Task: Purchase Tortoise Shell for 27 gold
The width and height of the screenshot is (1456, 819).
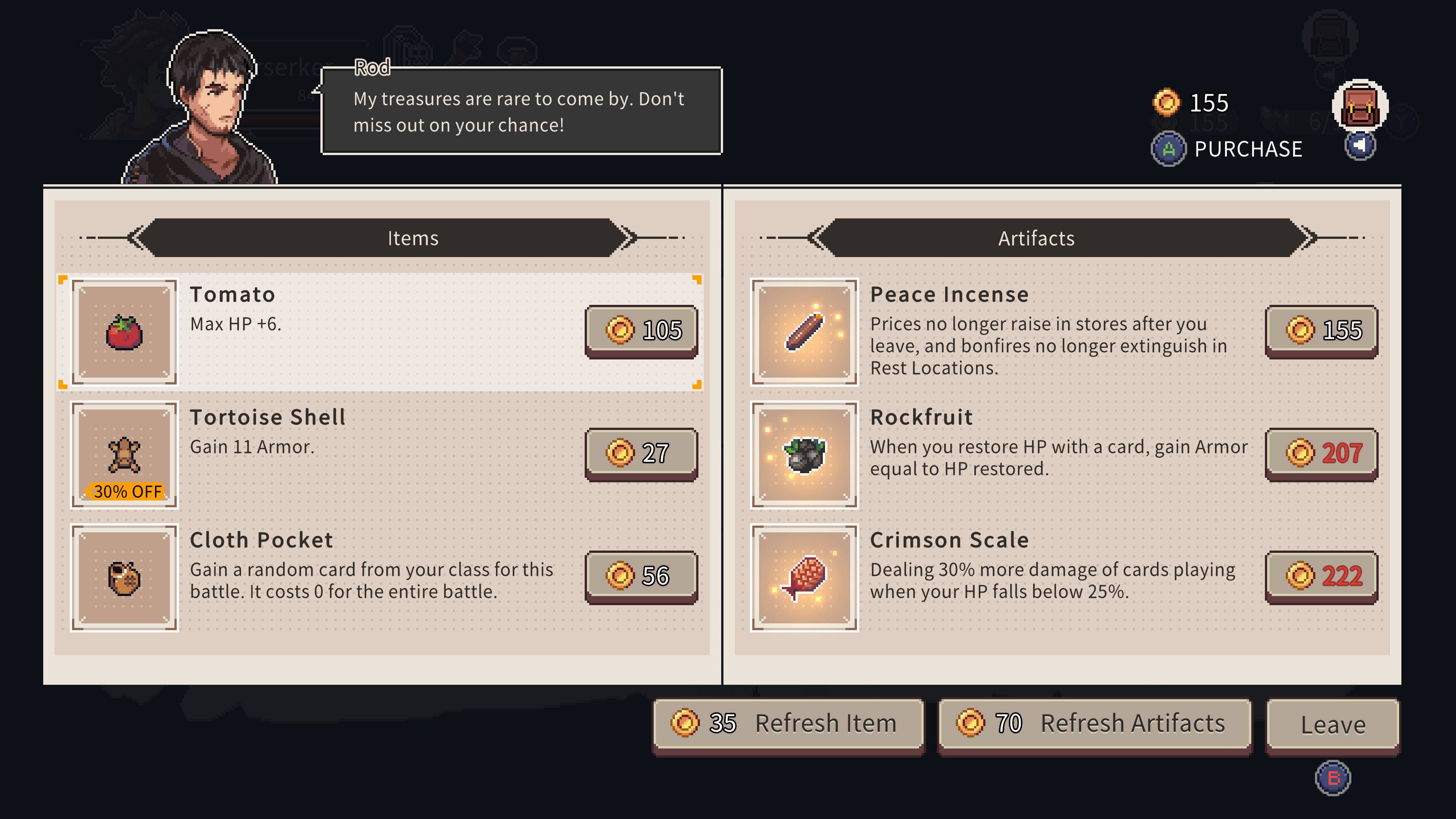Action: (642, 453)
